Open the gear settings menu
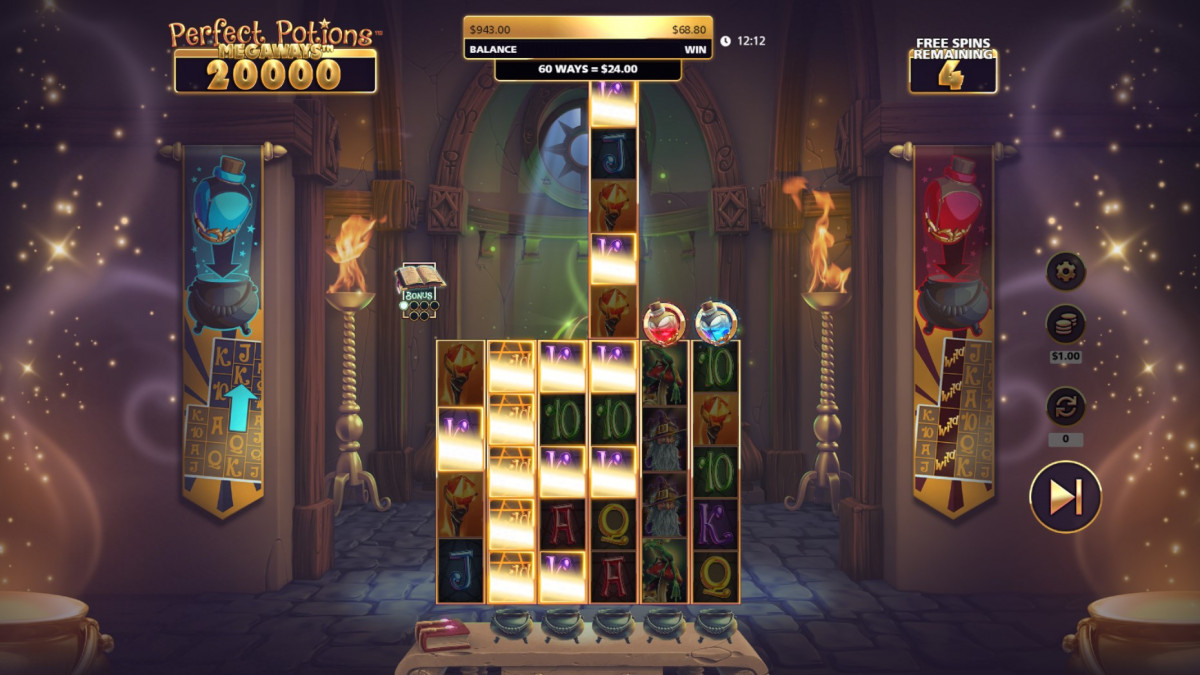1200x675 pixels. pyautogui.click(x=1066, y=270)
